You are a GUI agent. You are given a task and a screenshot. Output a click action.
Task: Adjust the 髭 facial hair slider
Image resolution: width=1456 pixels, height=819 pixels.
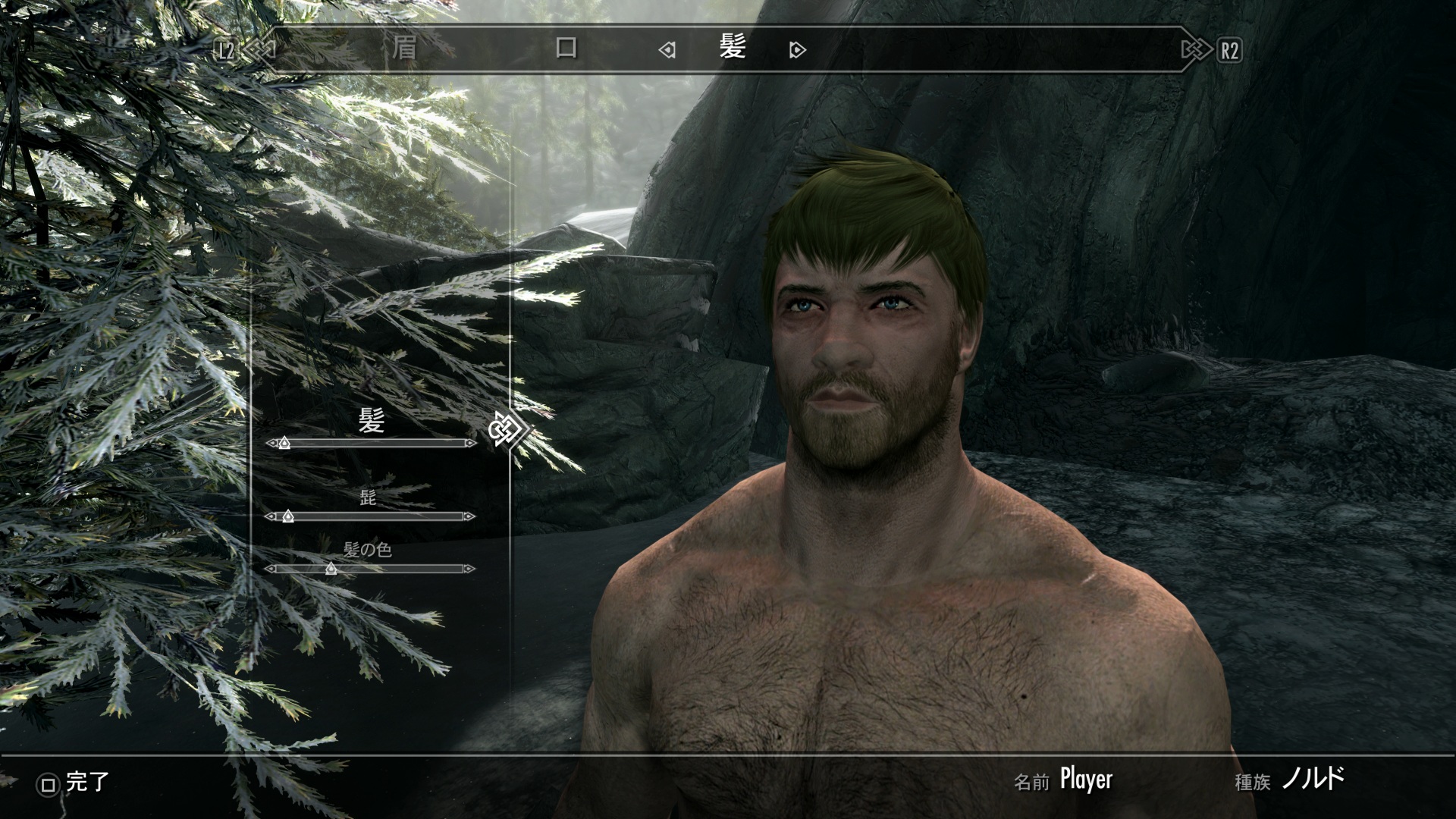click(287, 516)
